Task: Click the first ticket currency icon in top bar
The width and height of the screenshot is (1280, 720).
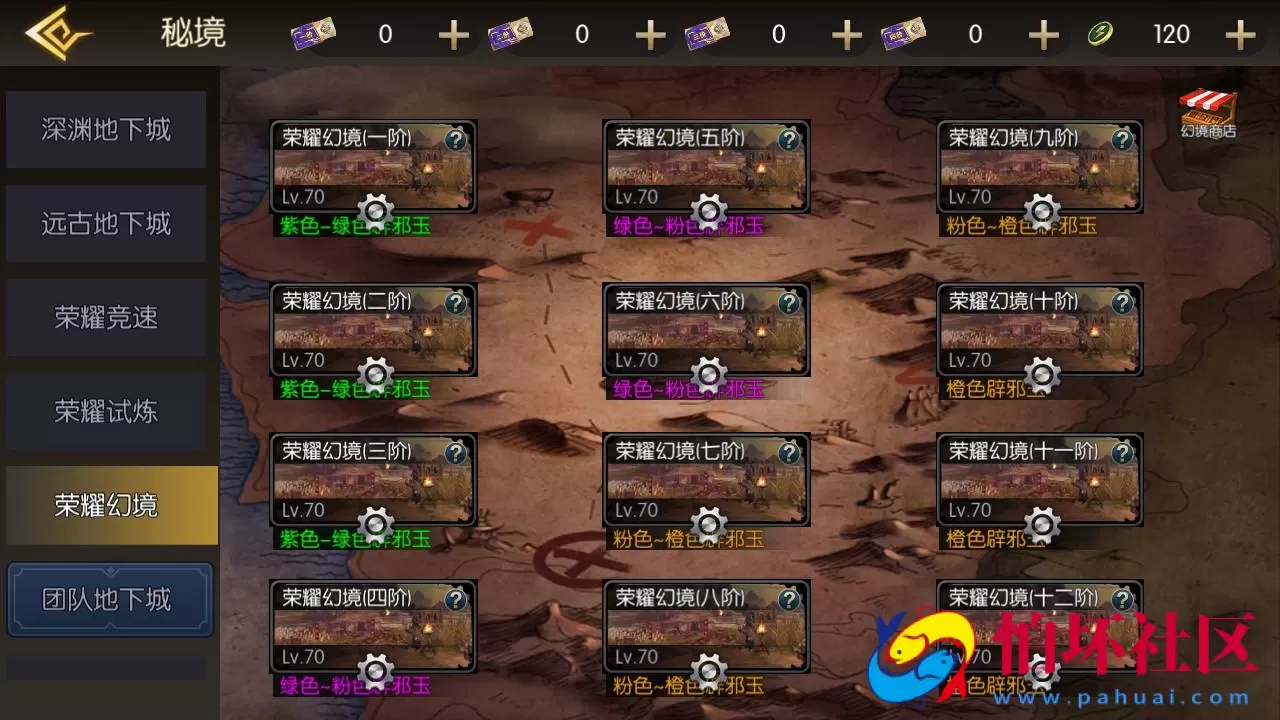Action: point(312,32)
